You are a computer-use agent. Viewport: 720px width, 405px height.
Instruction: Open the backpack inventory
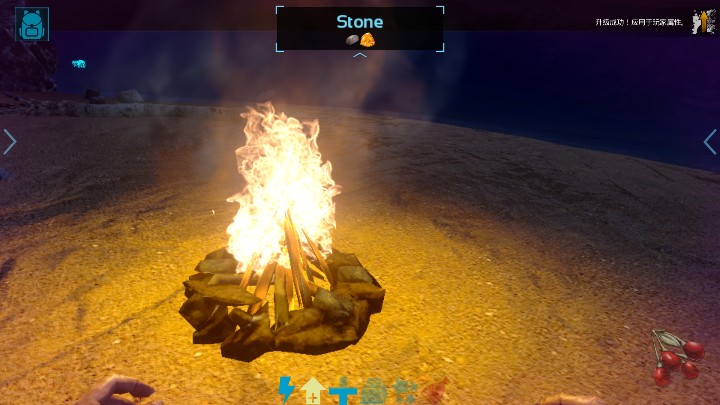click(x=31, y=23)
